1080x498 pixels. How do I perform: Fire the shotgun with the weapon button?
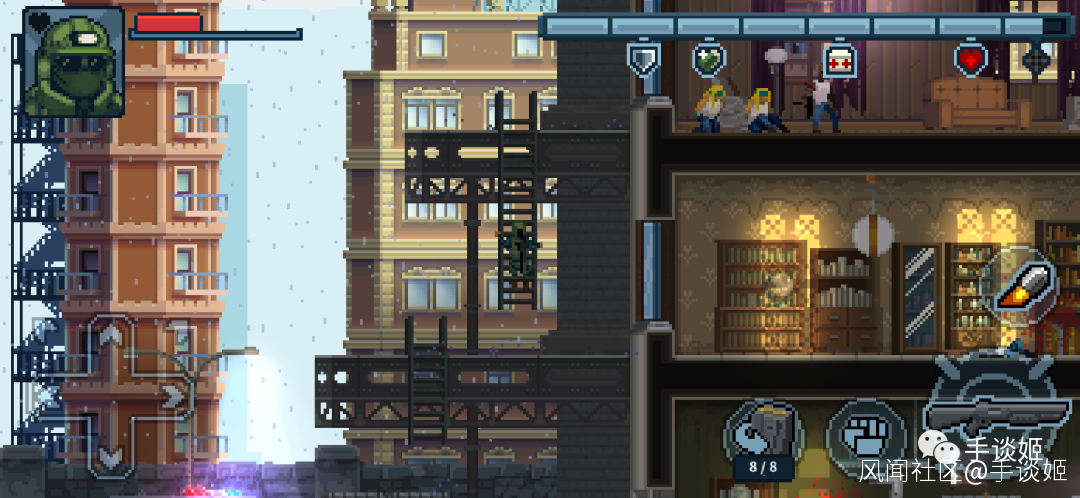point(990,410)
